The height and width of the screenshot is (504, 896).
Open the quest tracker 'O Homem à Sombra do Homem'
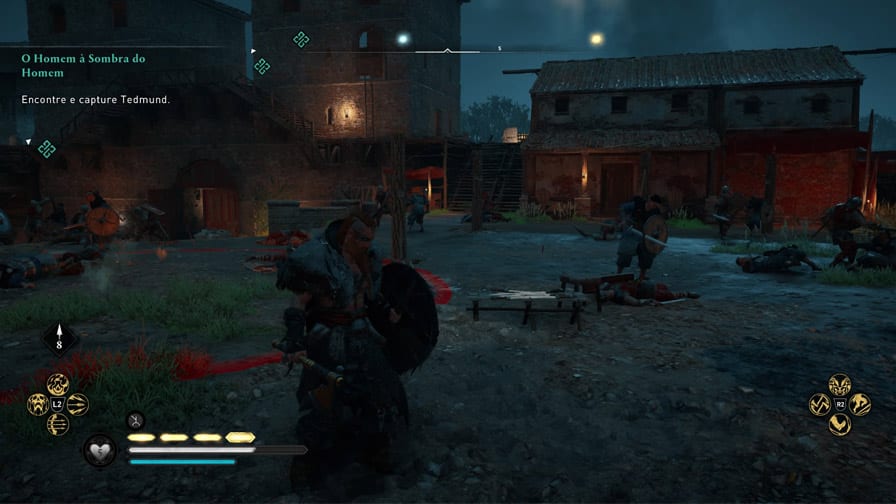pos(83,65)
